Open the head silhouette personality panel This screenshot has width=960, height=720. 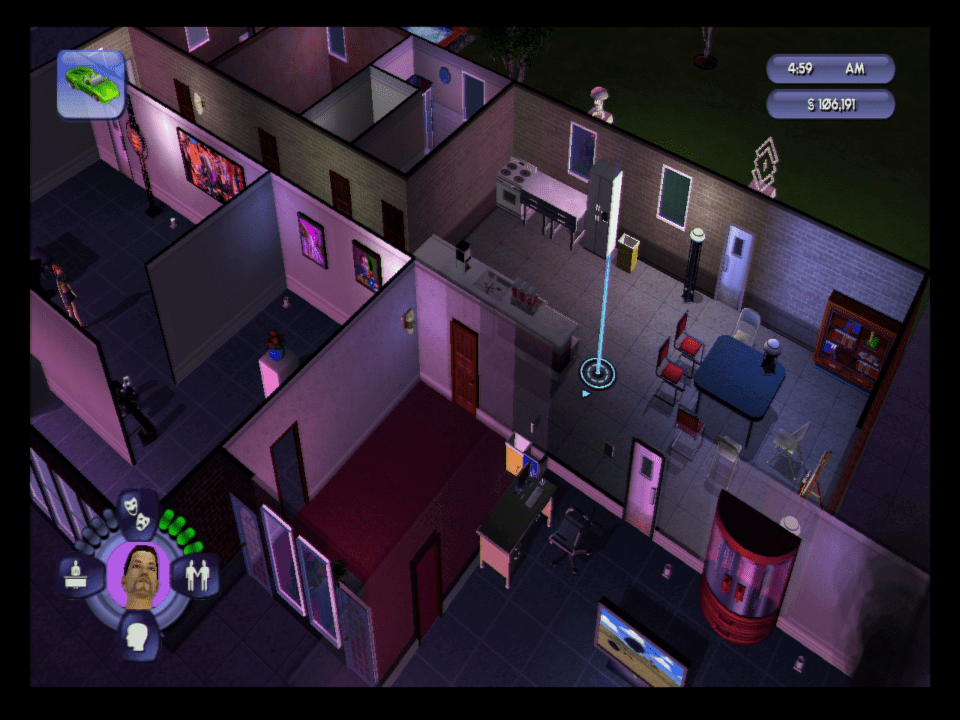pyautogui.click(x=138, y=634)
